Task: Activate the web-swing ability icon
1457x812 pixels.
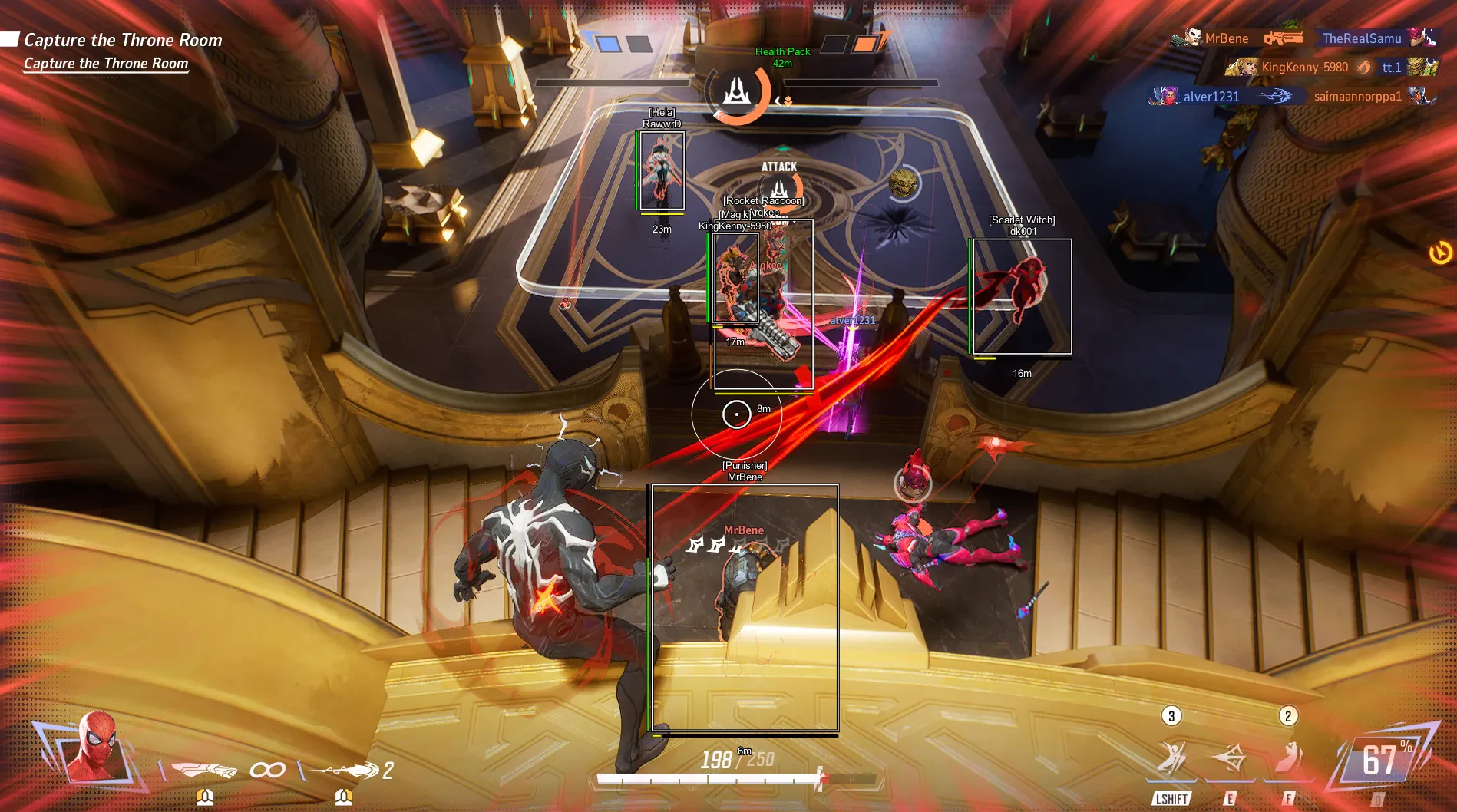Action: click(1171, 759)
